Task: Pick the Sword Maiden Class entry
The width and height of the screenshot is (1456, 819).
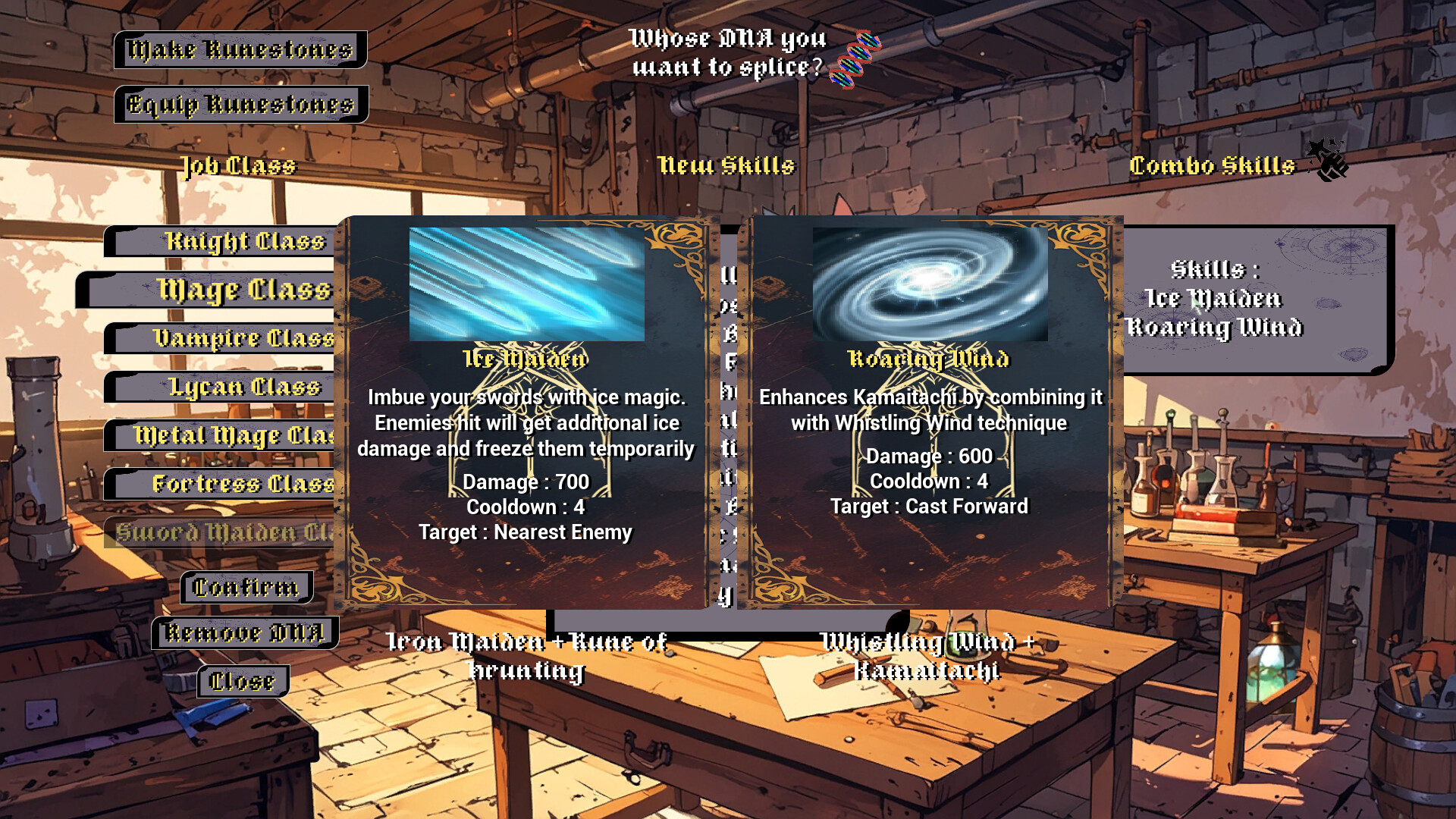Action: point(224,532)
